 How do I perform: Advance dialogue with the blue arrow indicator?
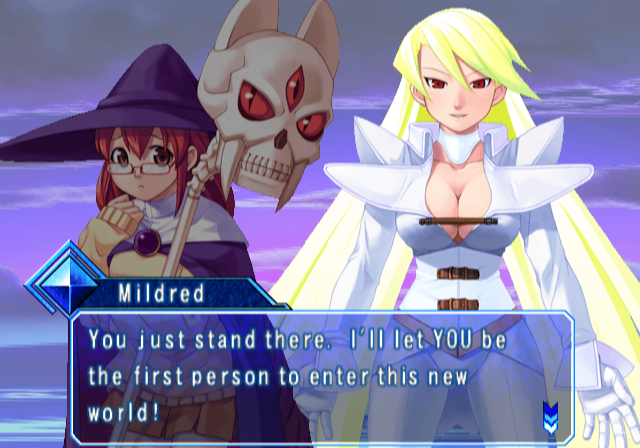click(550, 413)
